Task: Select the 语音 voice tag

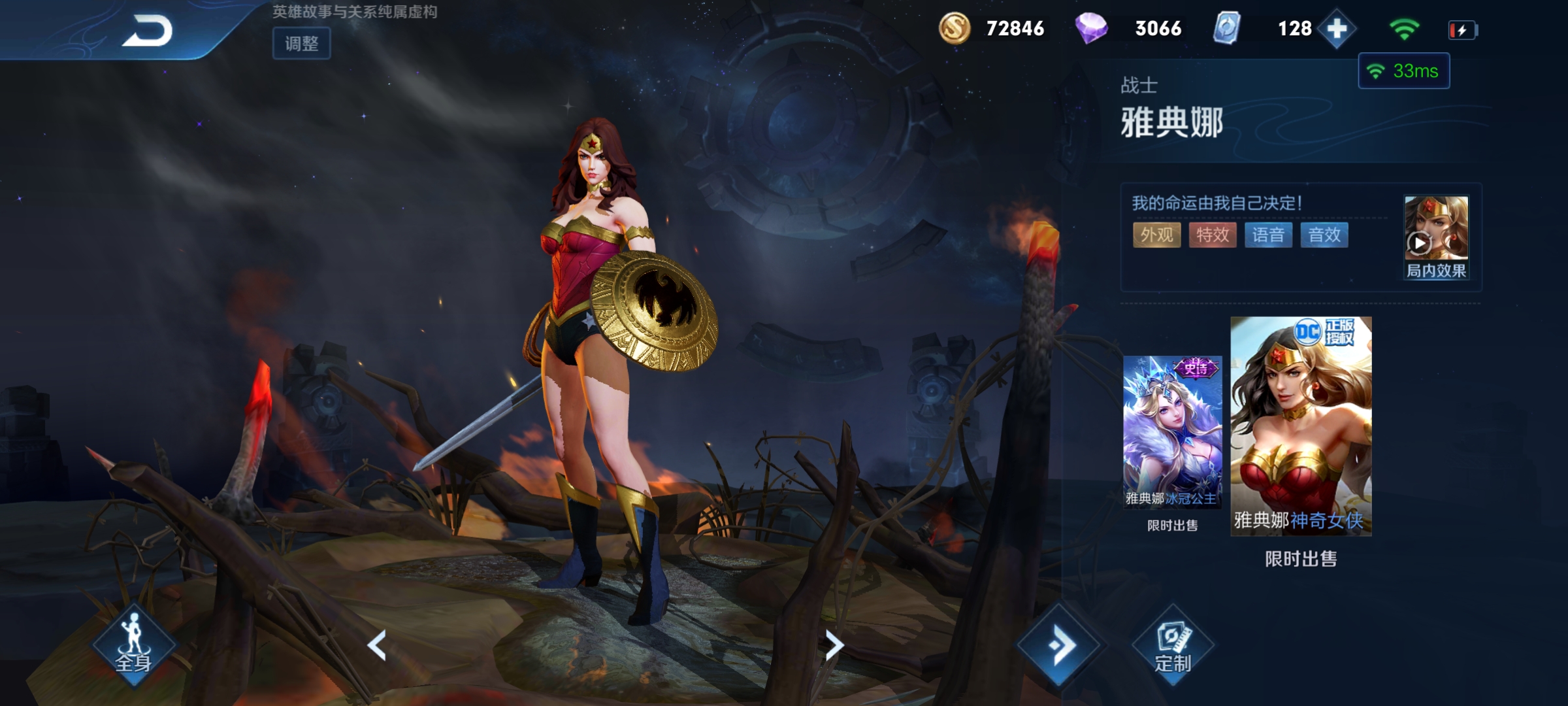Action: [1268, 235]
